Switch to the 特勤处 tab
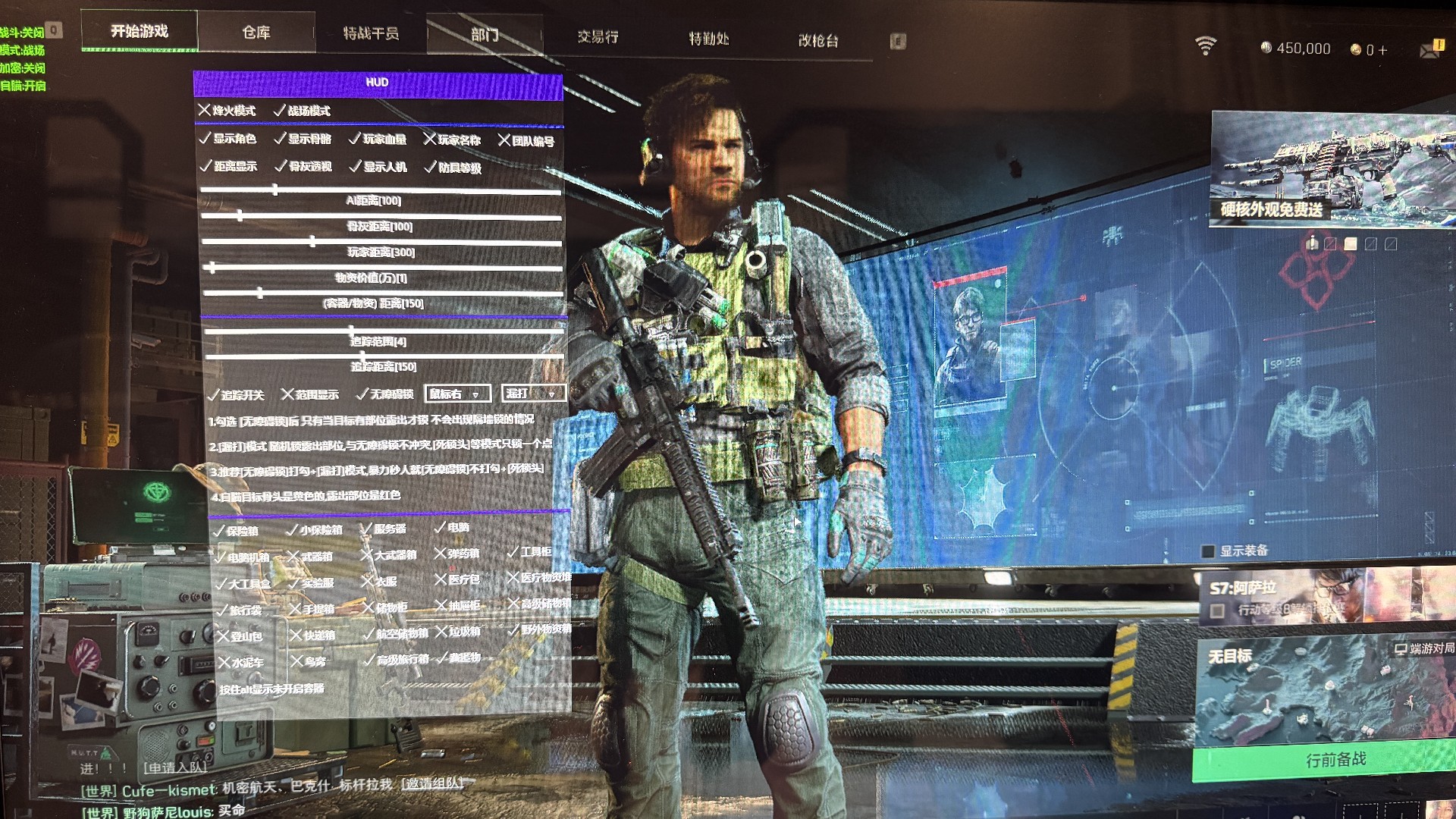Image resolution: width=1456 pixels, height=819 pixels. pos(708,39)
